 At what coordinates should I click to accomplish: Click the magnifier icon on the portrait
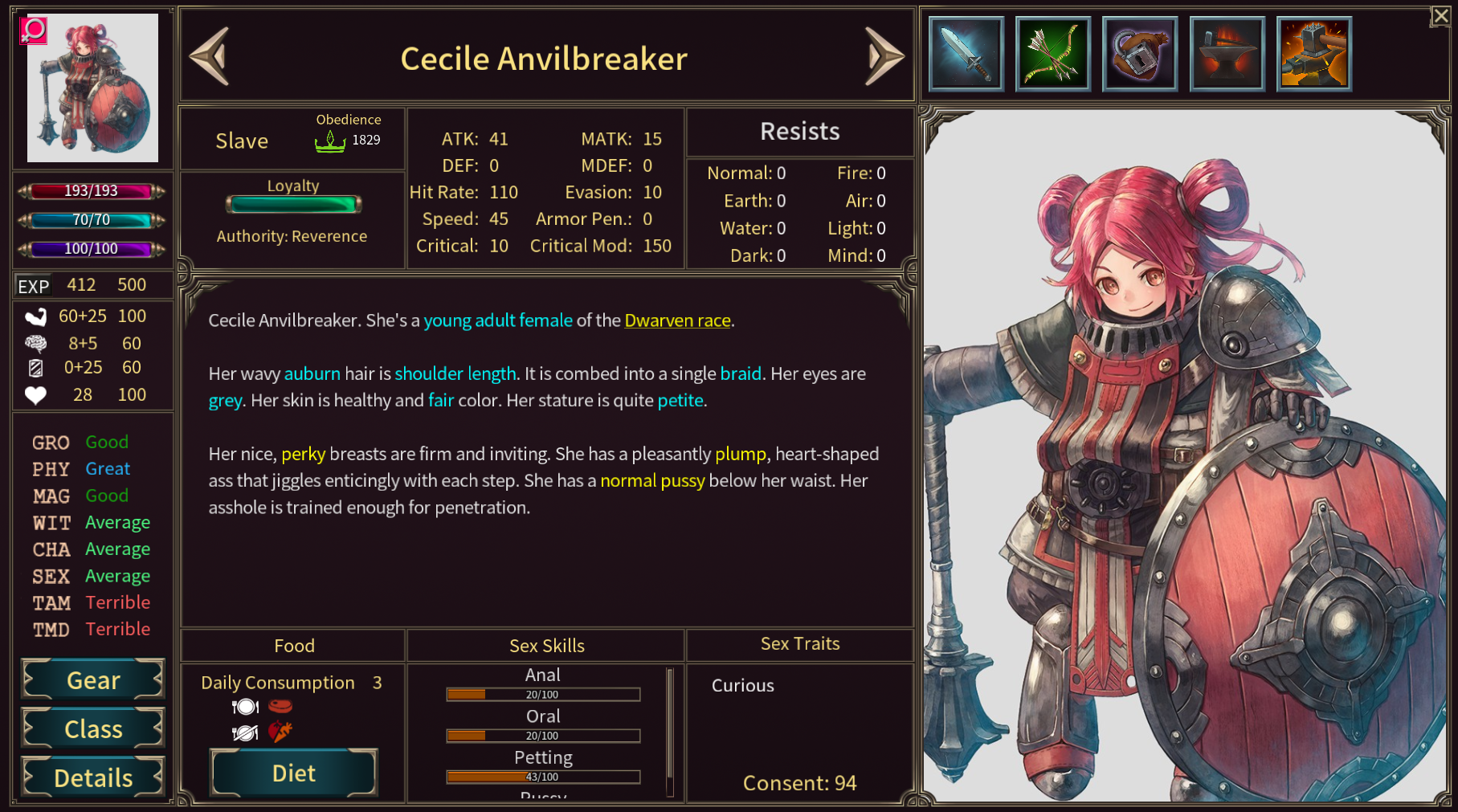point(34,31)
